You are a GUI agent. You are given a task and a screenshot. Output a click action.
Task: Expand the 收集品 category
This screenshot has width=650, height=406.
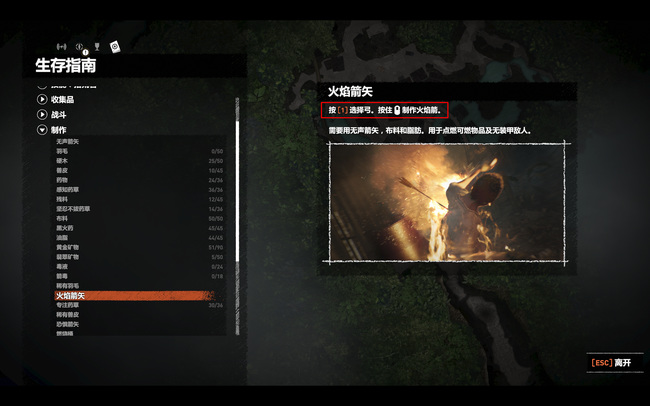pos(58,99)
